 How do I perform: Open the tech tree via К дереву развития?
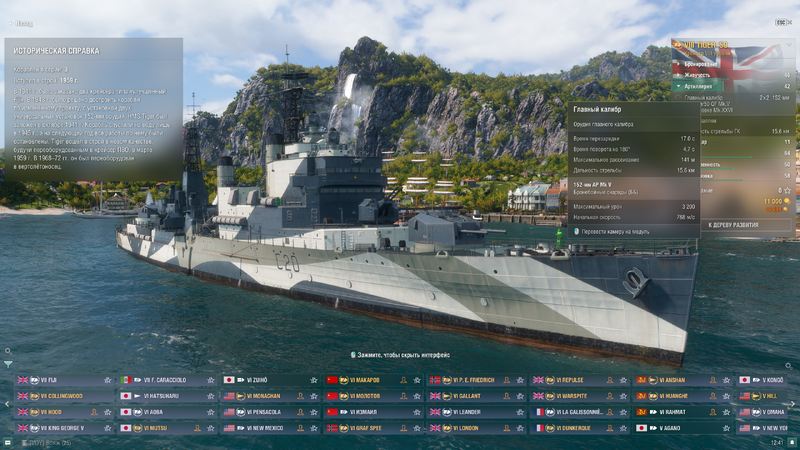[737, 225]
